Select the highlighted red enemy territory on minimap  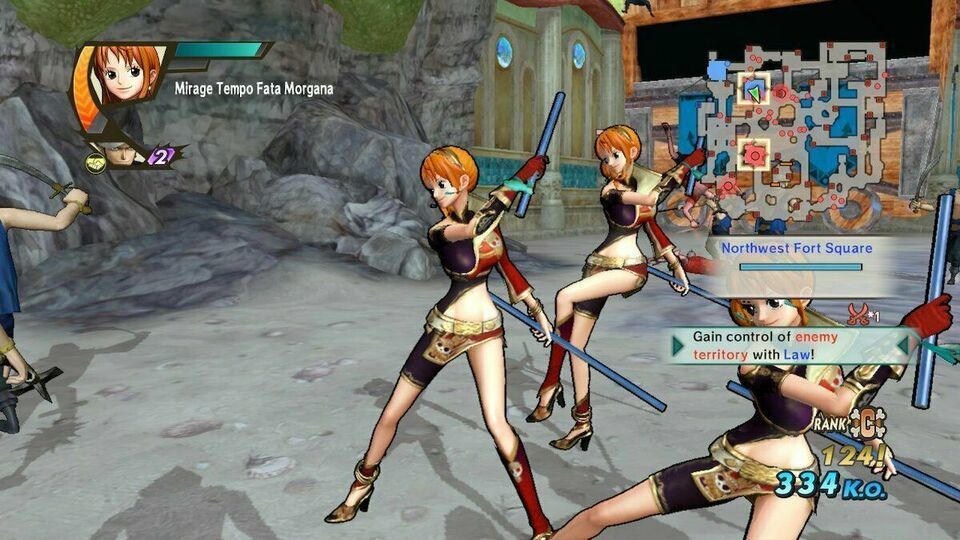click(754, 155)
